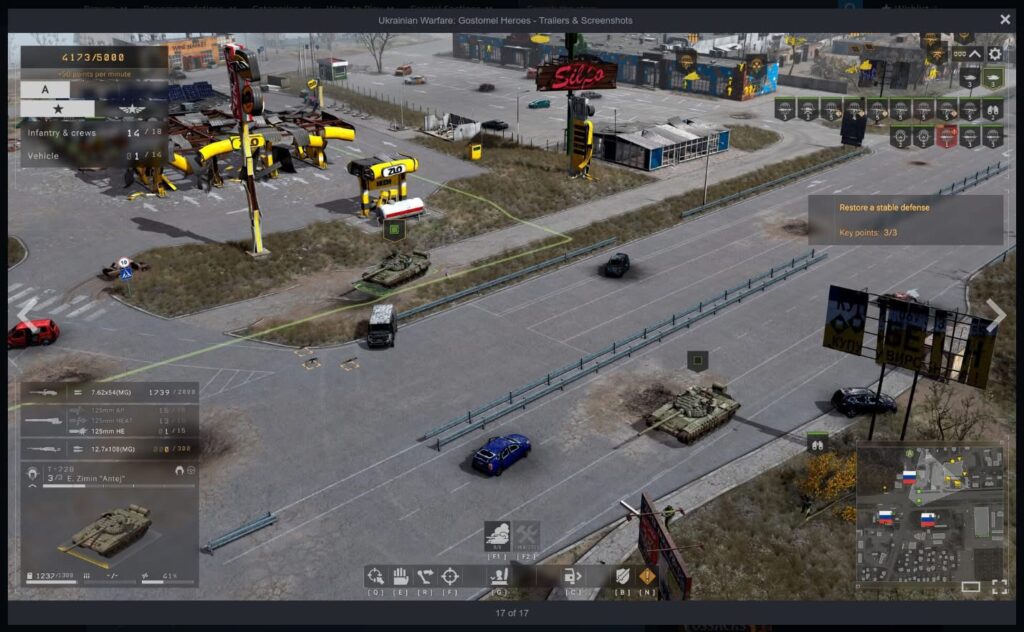Open the gear settings menu
Viewport: 1024px width, 632px height.
995,54
